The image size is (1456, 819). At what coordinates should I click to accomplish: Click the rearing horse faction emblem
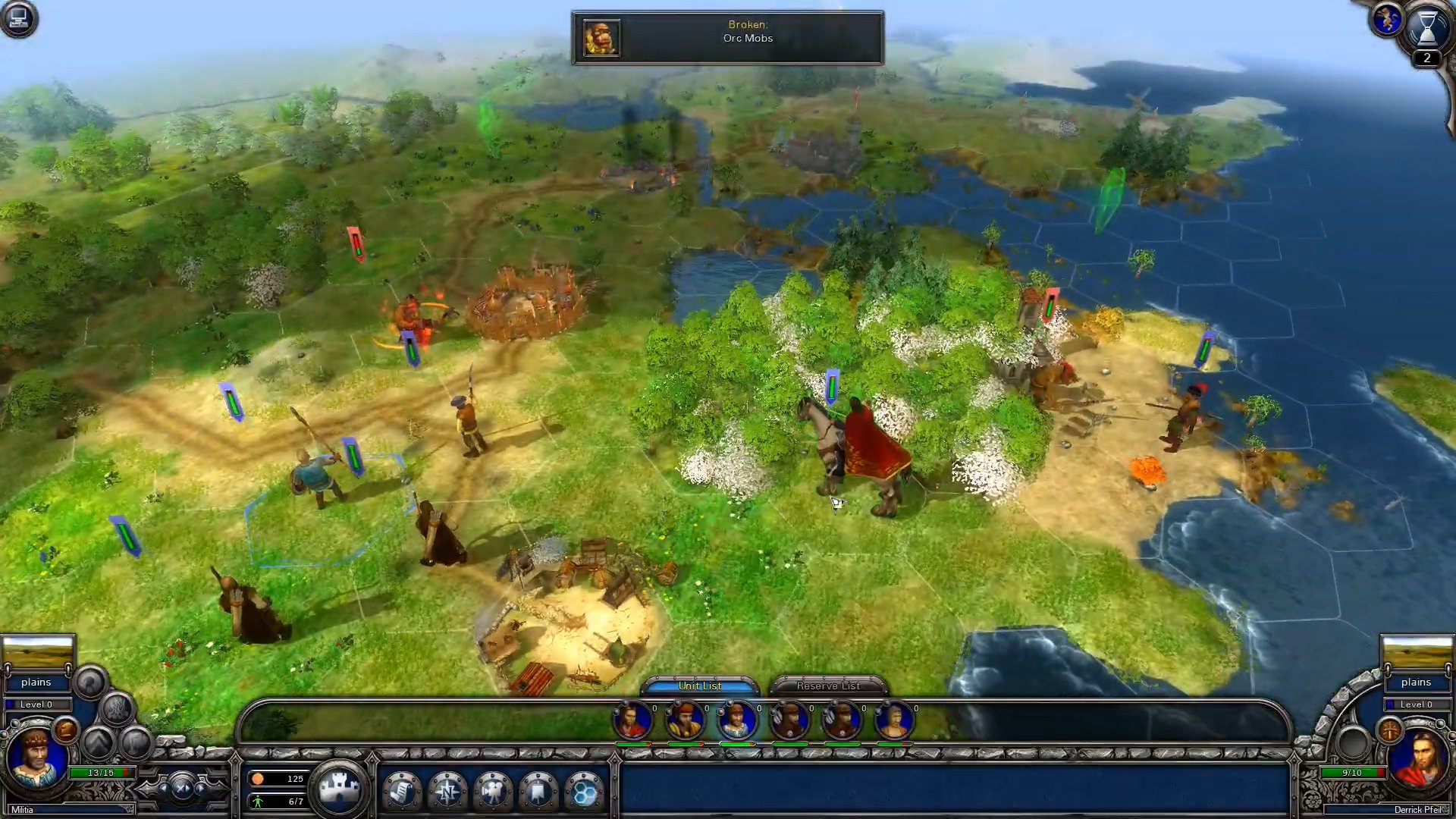pos(1387,20)
